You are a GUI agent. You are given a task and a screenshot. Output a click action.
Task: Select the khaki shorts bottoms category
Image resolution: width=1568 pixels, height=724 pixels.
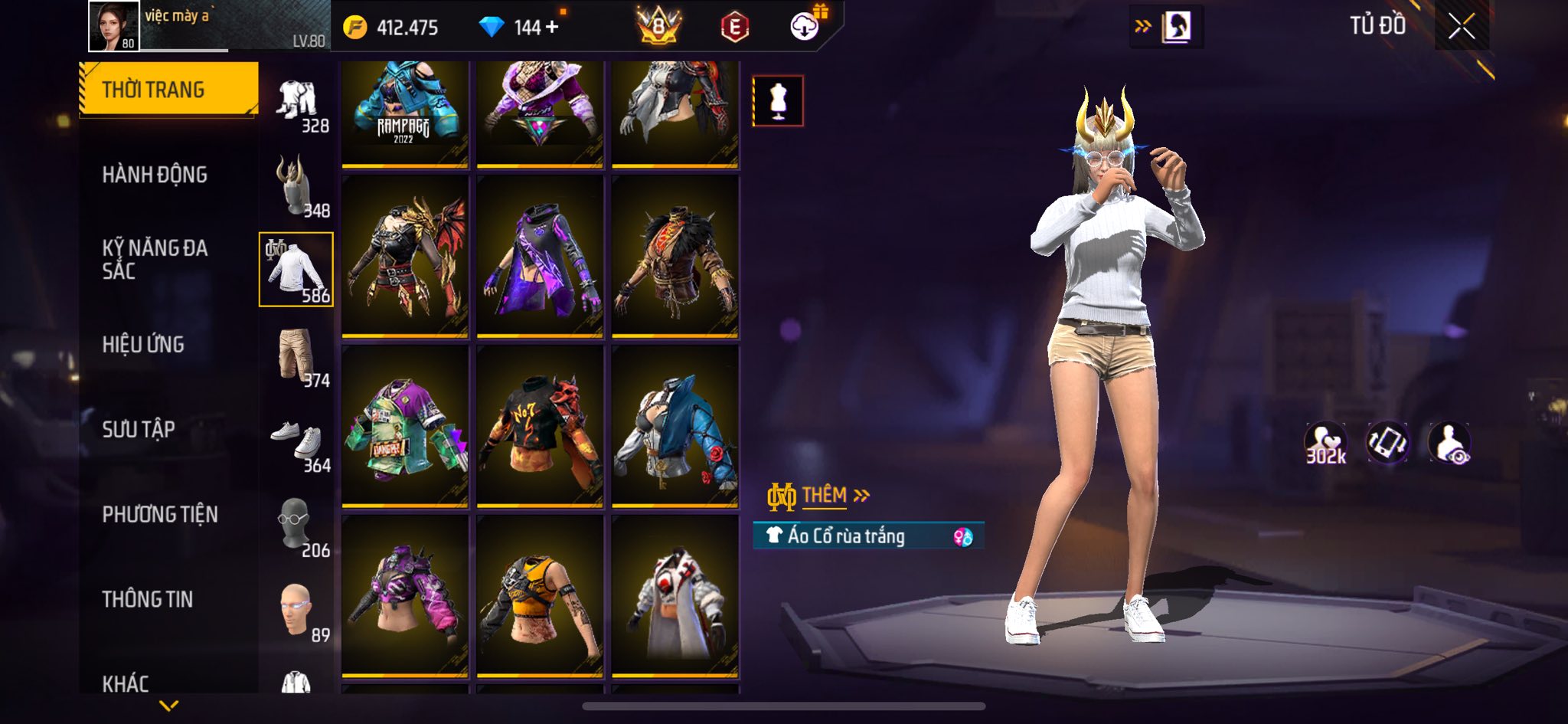tap(296, 355)
